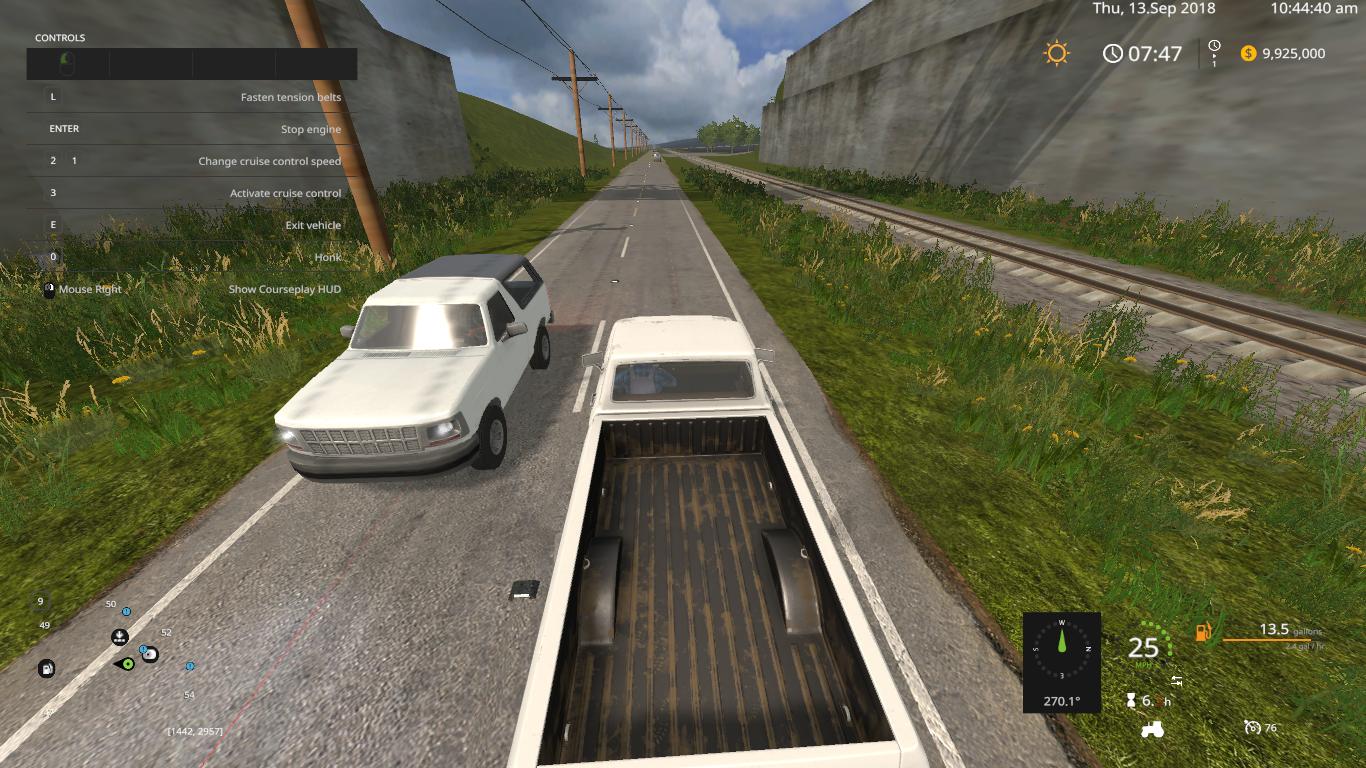Select the field 9 marker on the minimap

pyautogui.click(x=41, y=601)
